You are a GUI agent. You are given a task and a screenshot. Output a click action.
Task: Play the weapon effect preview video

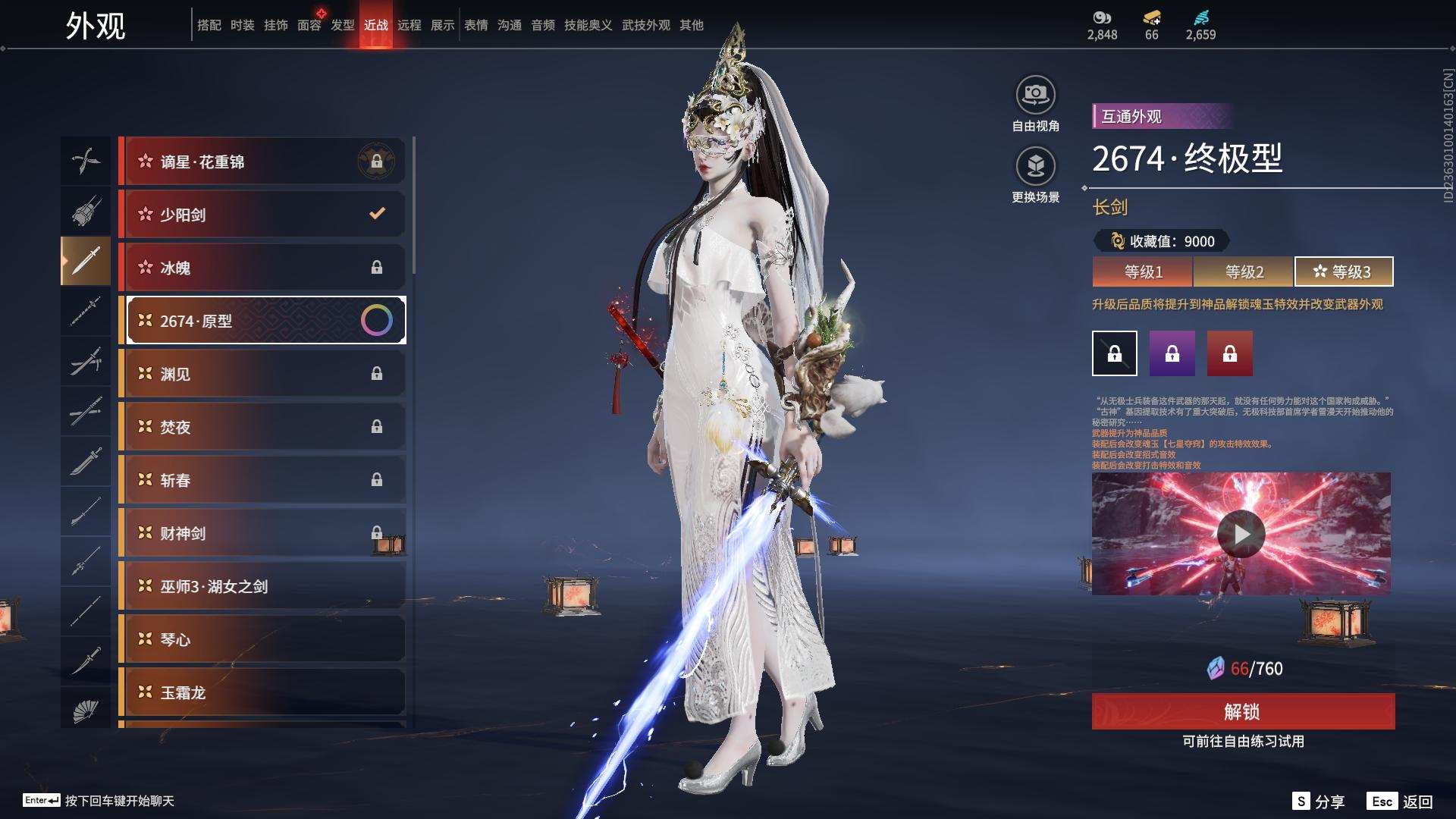1241,534
